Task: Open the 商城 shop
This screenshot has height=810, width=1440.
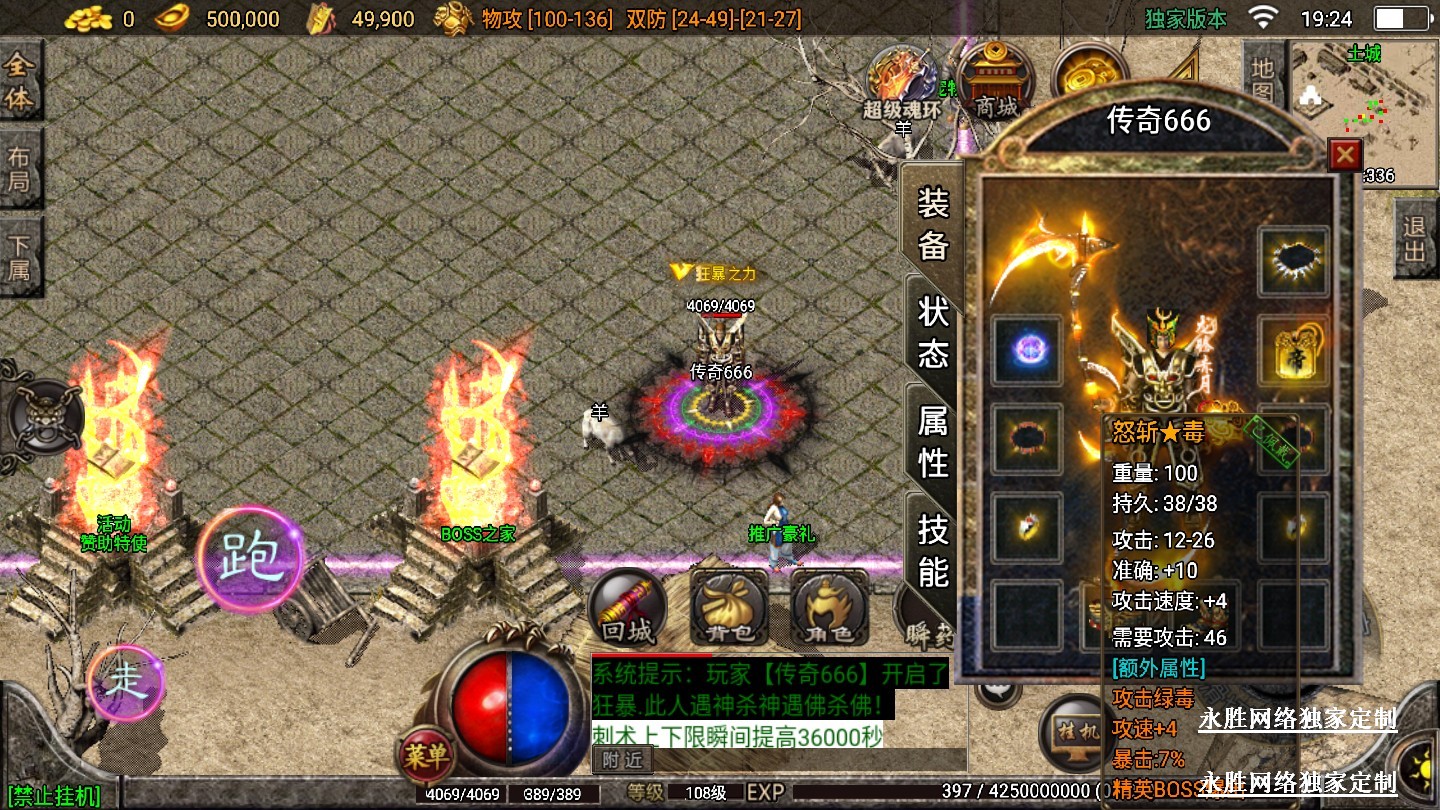Action: click(x=995, y=80)
